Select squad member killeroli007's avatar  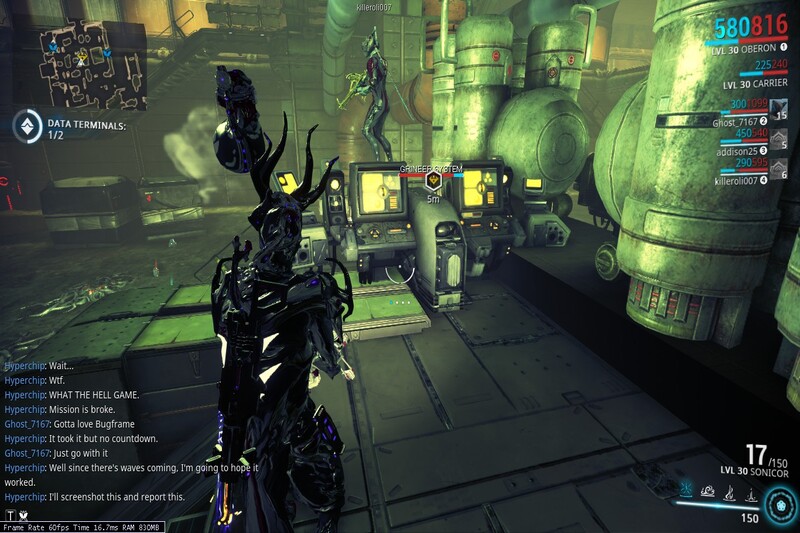(x=777, y=172)
